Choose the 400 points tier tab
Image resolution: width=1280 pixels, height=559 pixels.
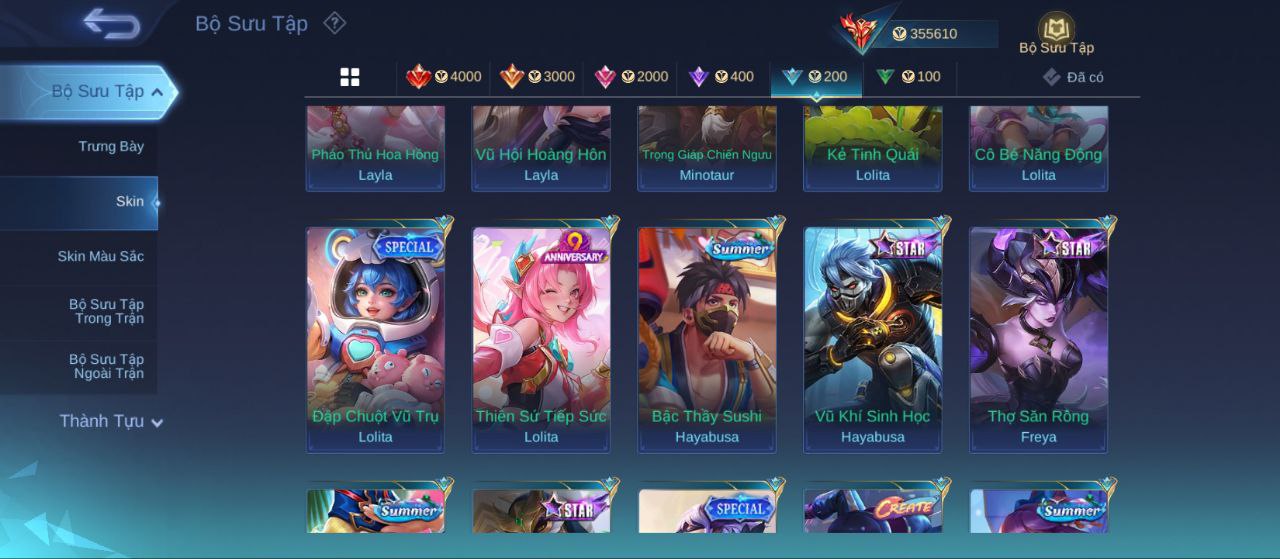pyautogui.click(x=722, y=77)
